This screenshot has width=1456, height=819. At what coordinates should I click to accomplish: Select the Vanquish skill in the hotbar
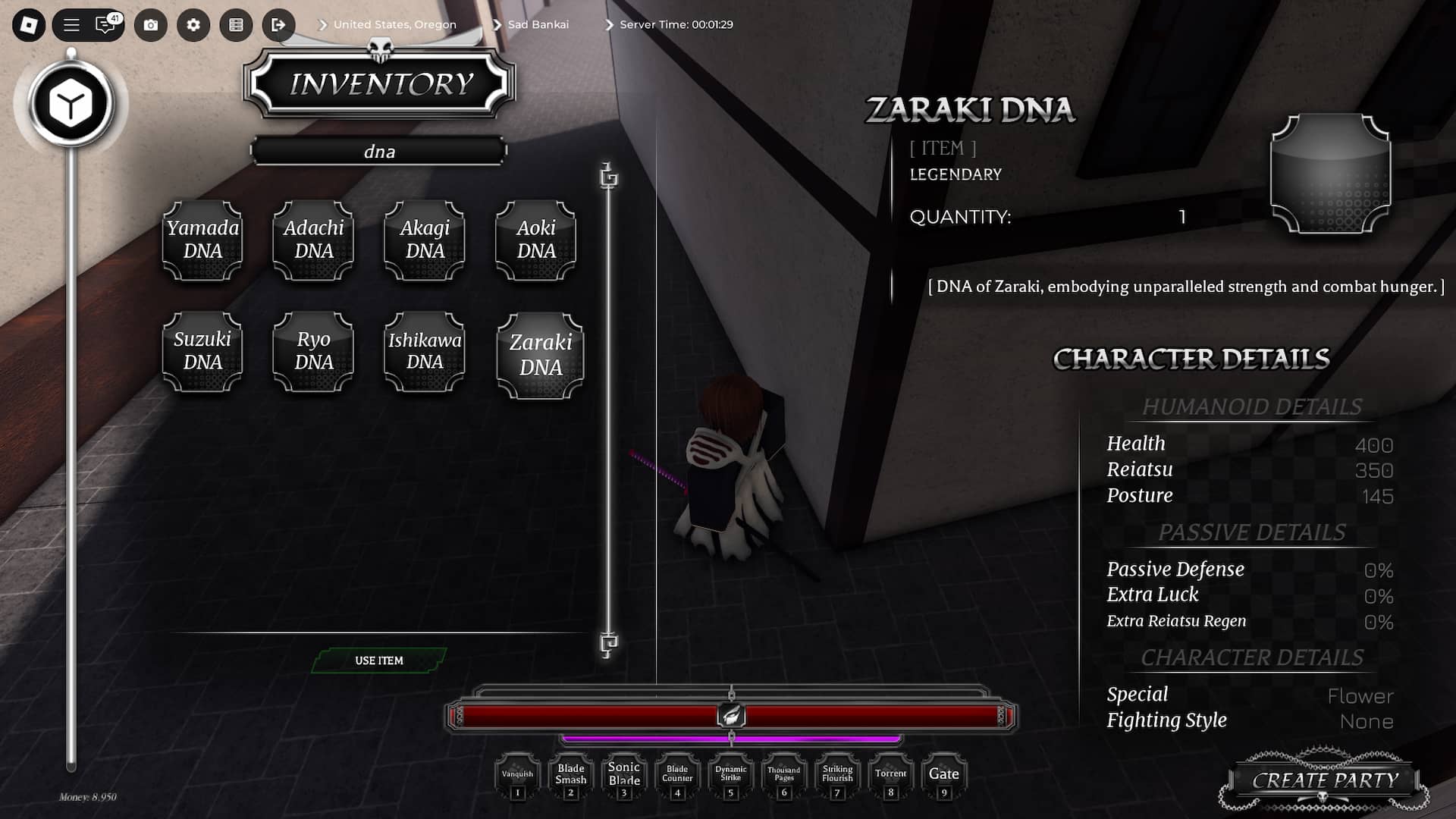[x=517, y=775]
